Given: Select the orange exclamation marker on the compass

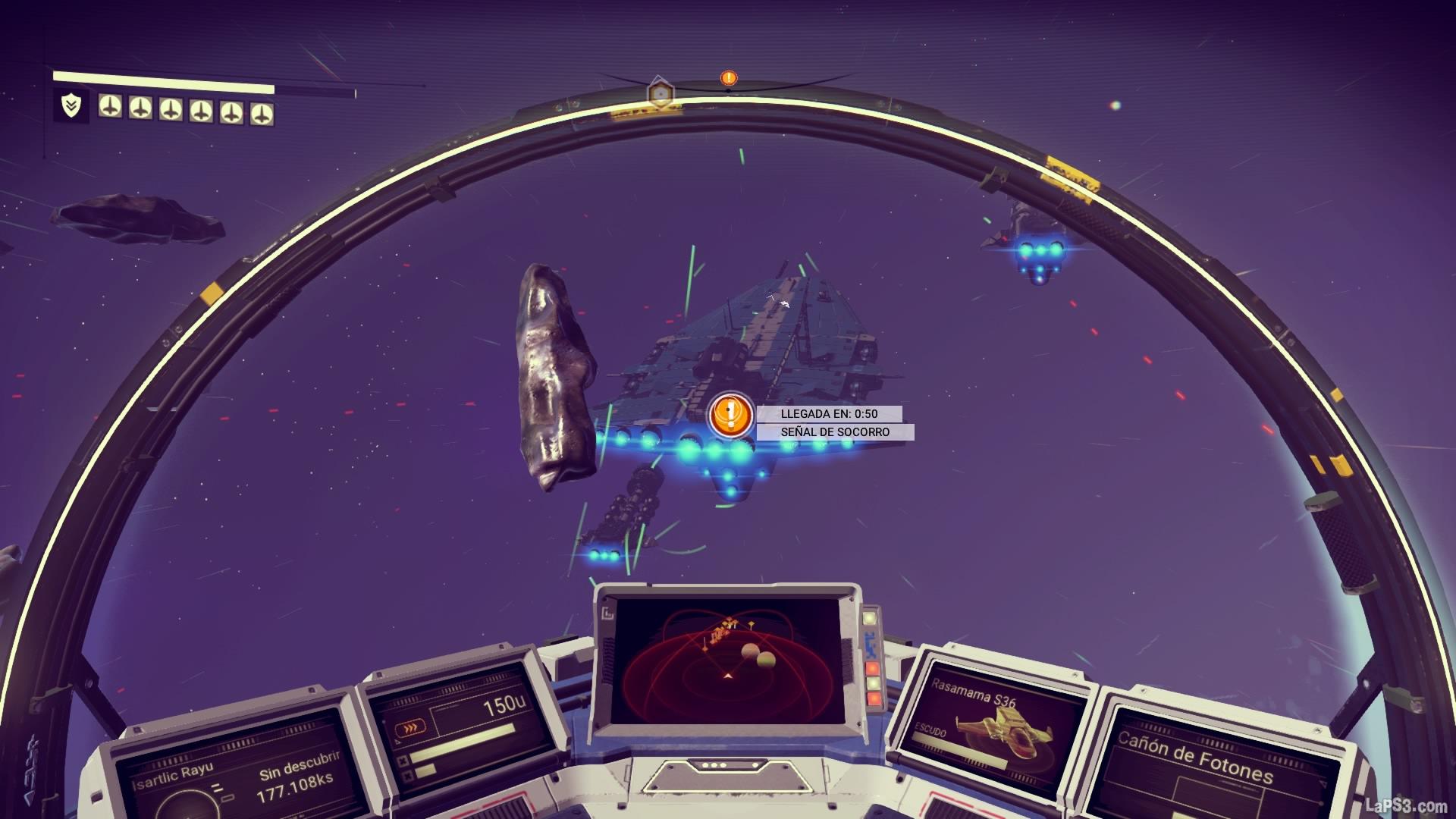Looking at the screenshot, I should point(729,77).
